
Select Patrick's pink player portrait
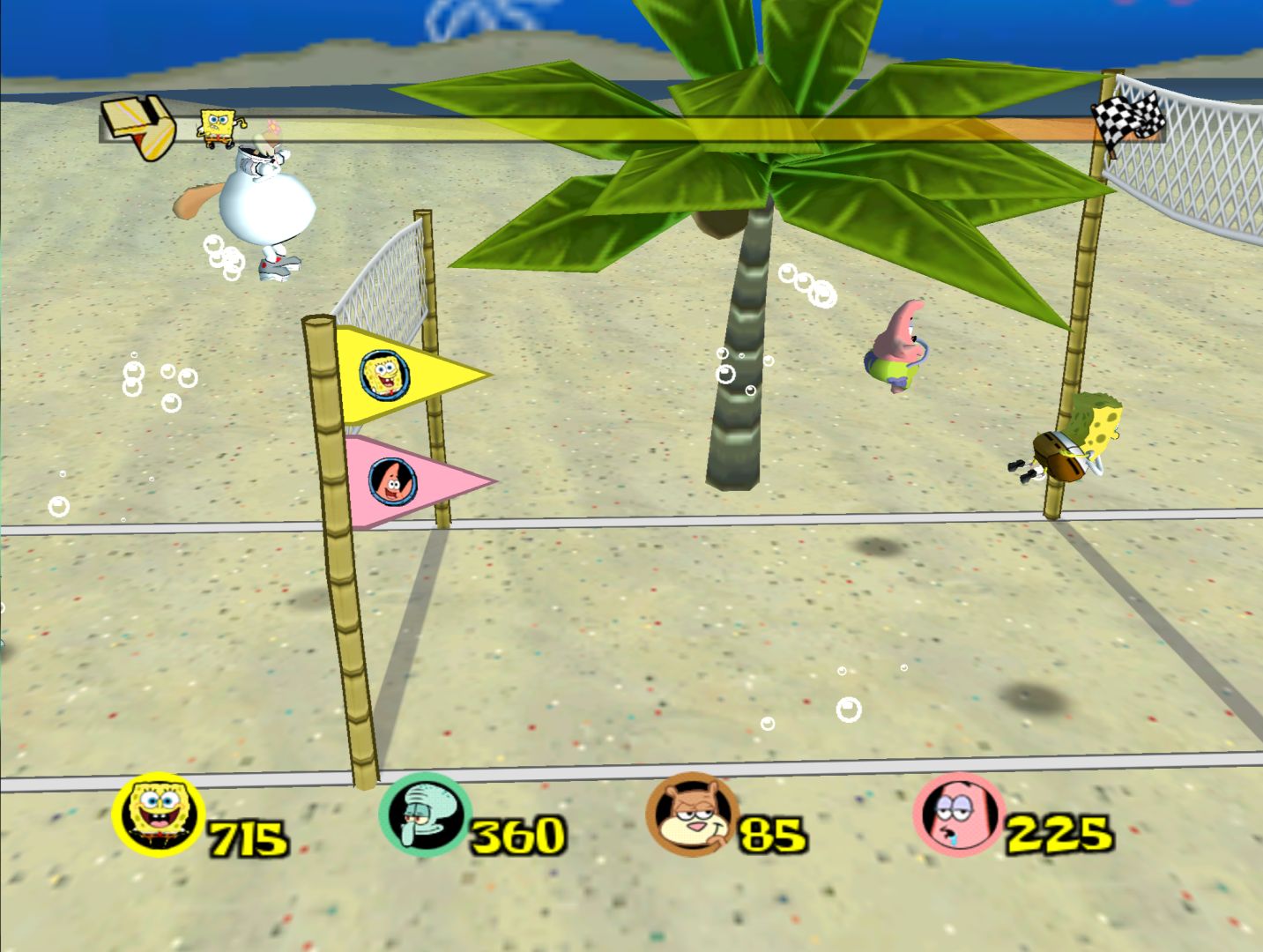959,815
